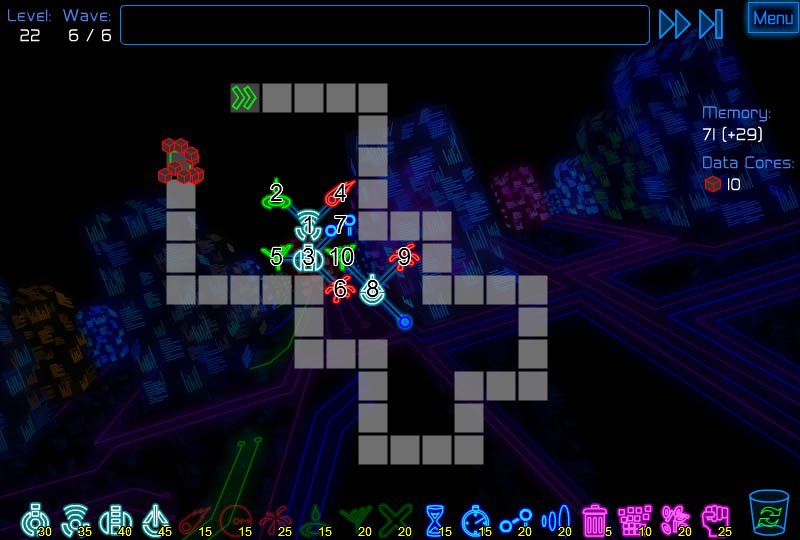Select the red circle tower icon

point(234,519)
